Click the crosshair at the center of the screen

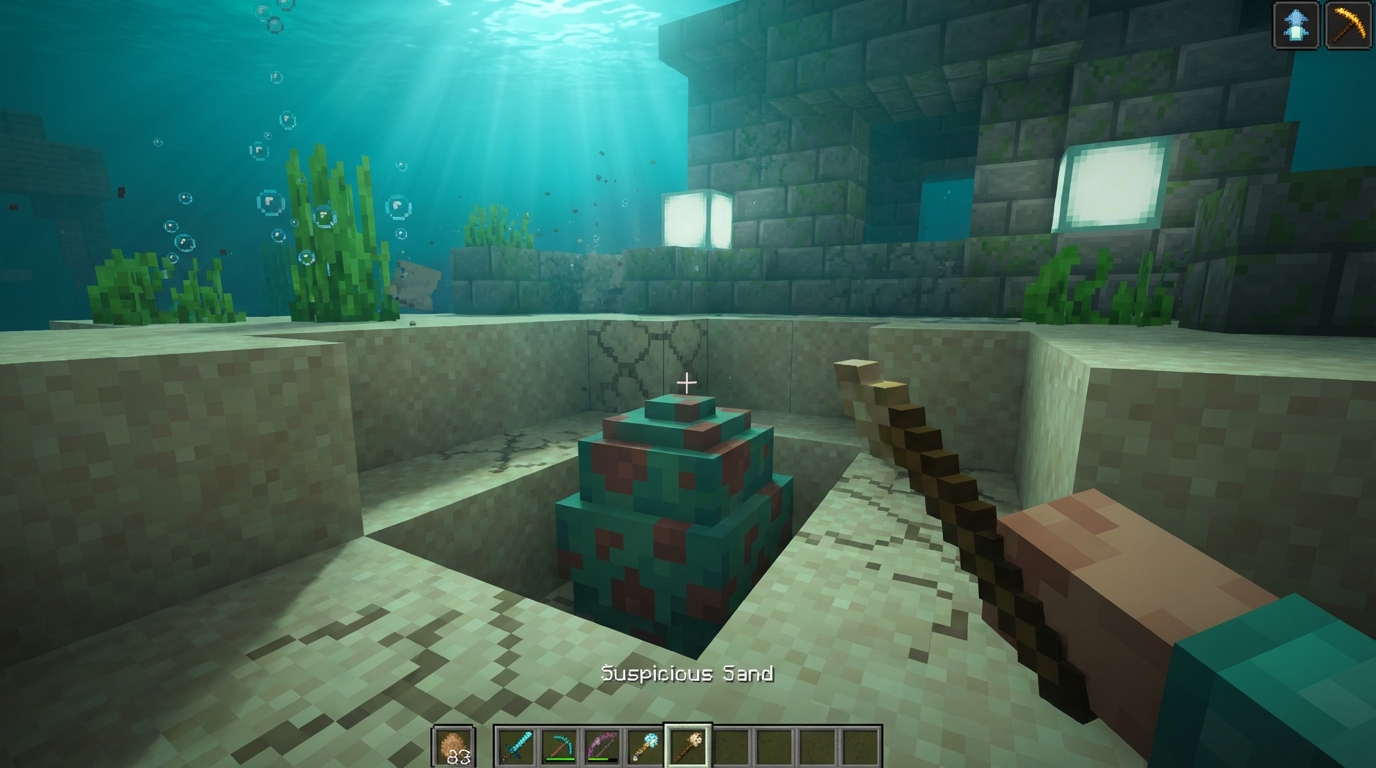tap(687, 381)
